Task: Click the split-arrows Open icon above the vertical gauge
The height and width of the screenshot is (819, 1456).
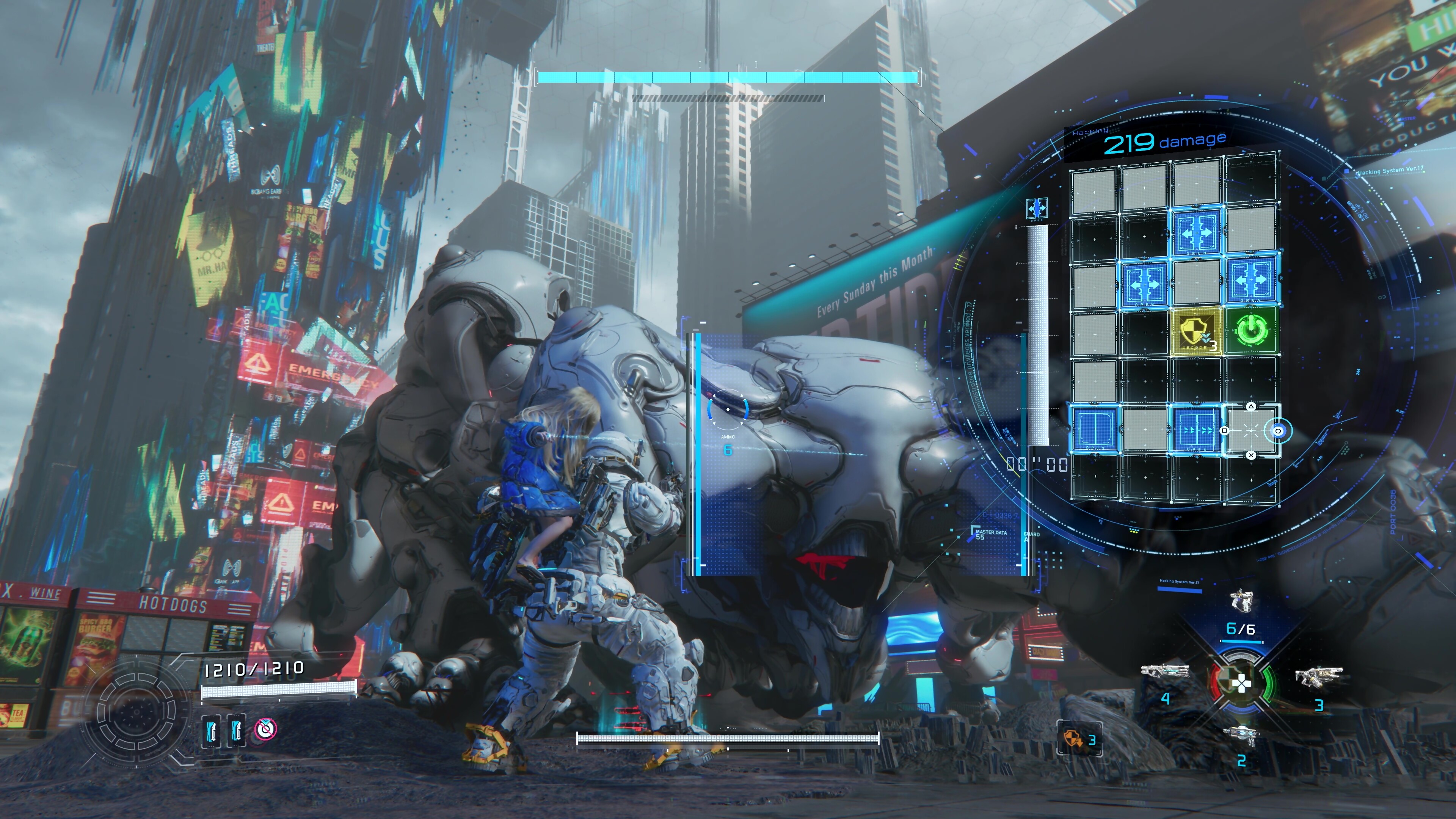Action: click(x=1037, y=209)
